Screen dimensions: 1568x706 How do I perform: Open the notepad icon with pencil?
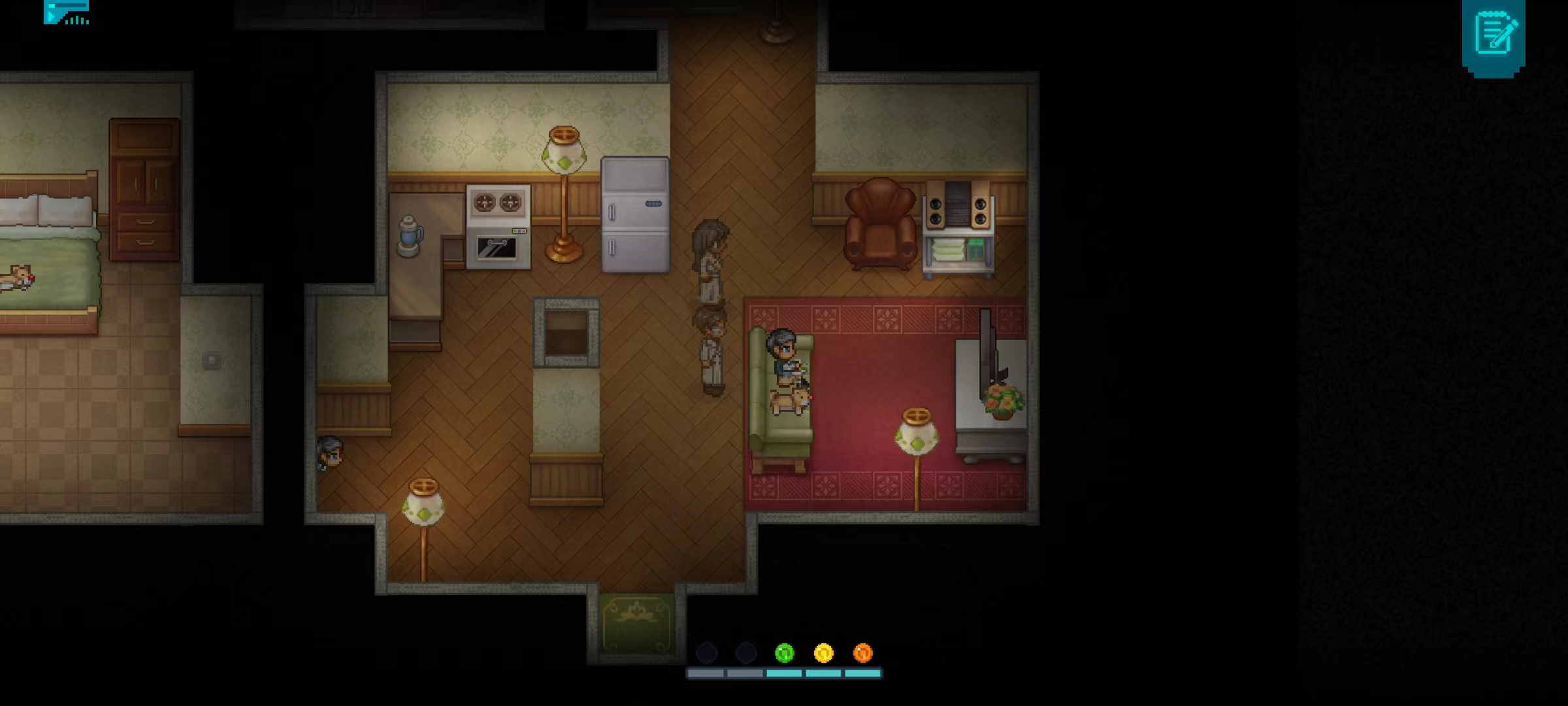(1494, 36)
